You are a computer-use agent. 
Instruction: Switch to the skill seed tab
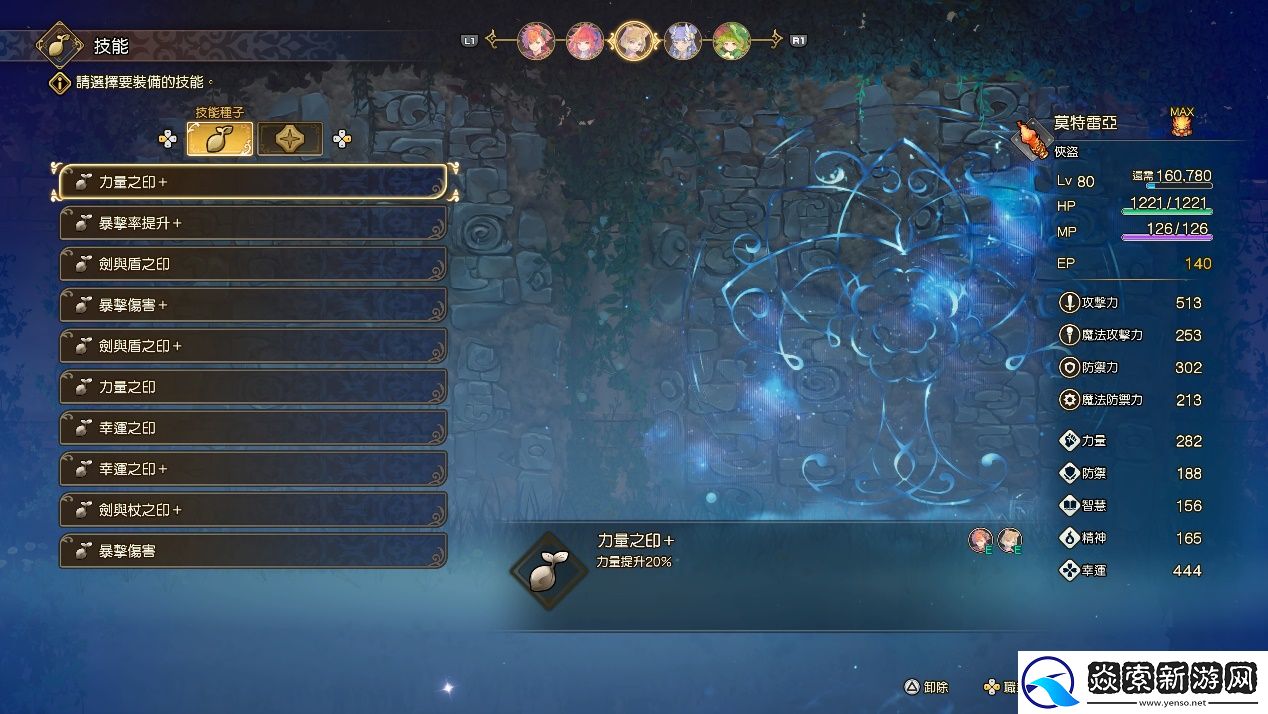[220, 140]
